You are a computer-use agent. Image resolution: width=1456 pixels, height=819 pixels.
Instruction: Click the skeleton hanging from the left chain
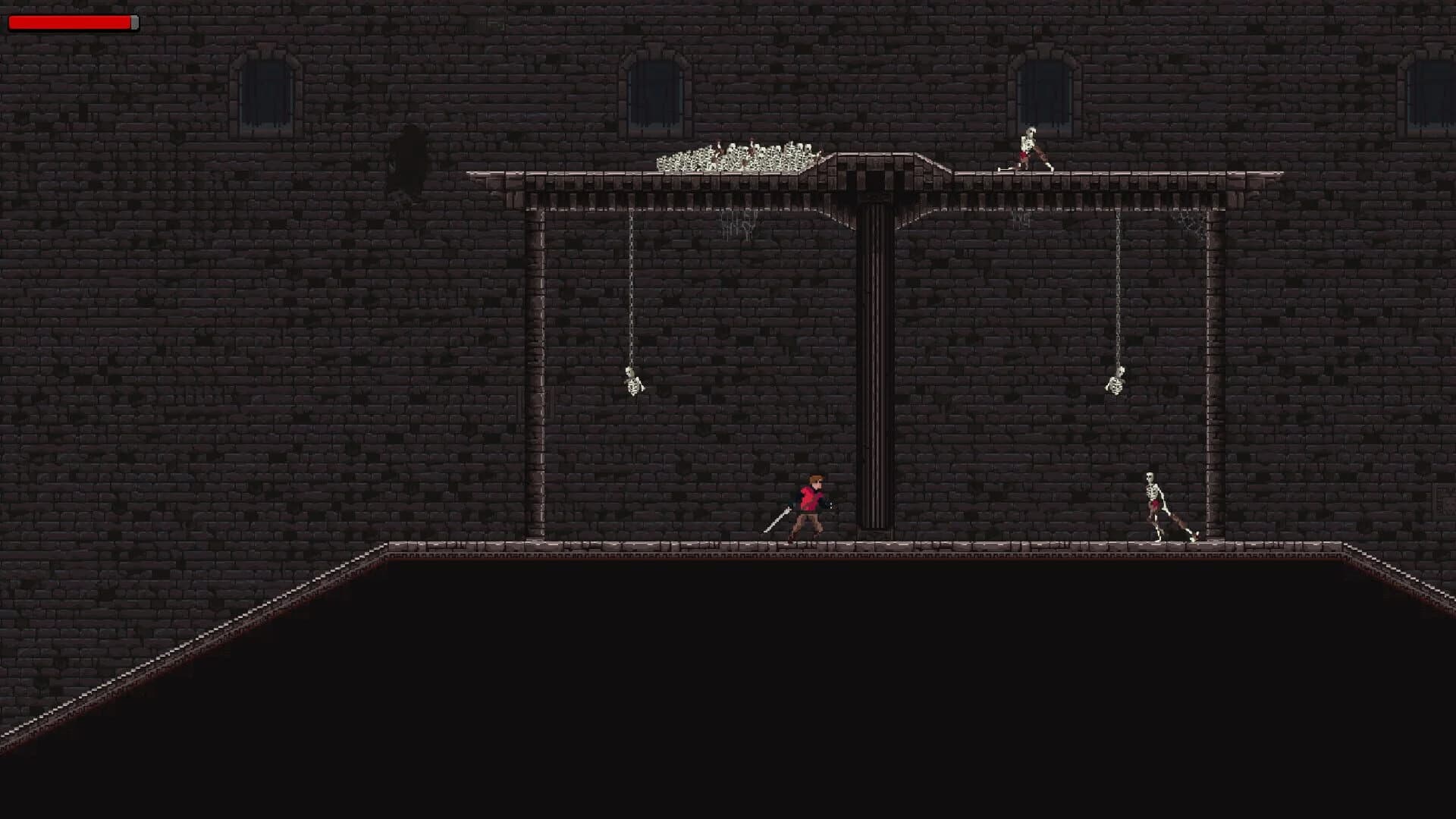coord(633,387)
